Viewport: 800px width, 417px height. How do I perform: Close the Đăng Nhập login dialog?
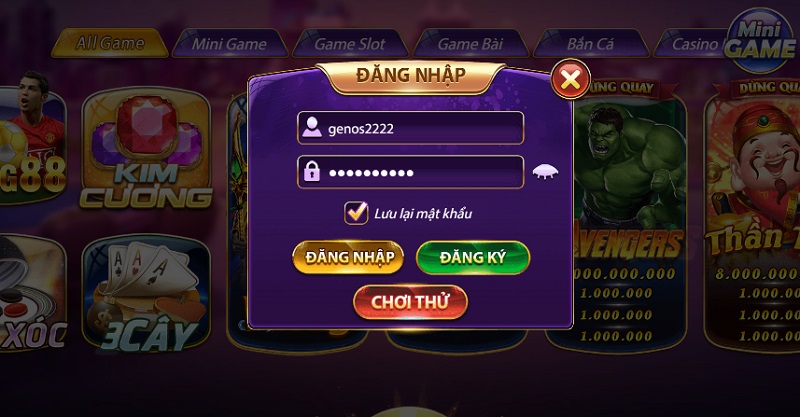coord(570,79)
